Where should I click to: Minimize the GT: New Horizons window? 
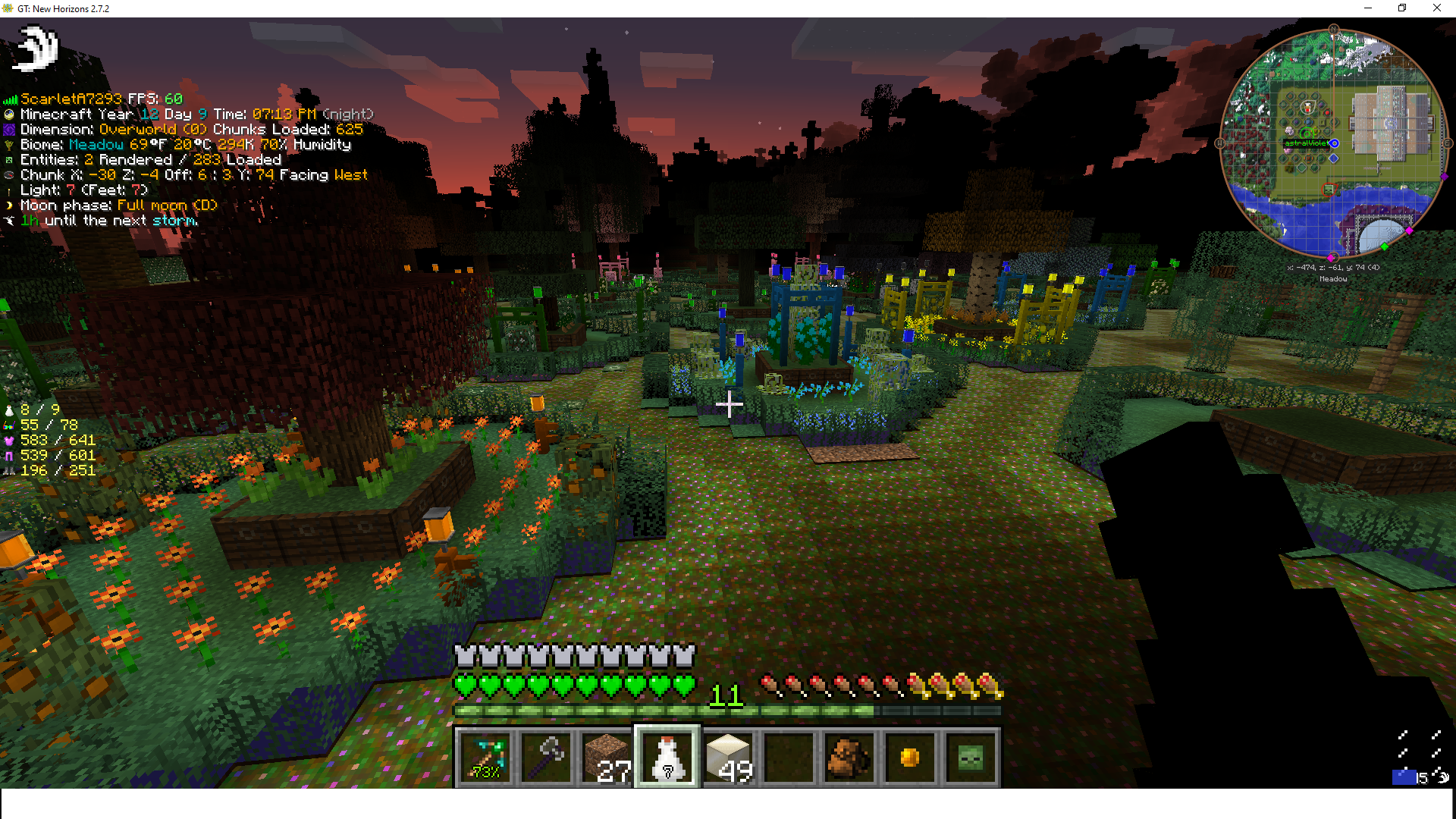click(1368, 8)
